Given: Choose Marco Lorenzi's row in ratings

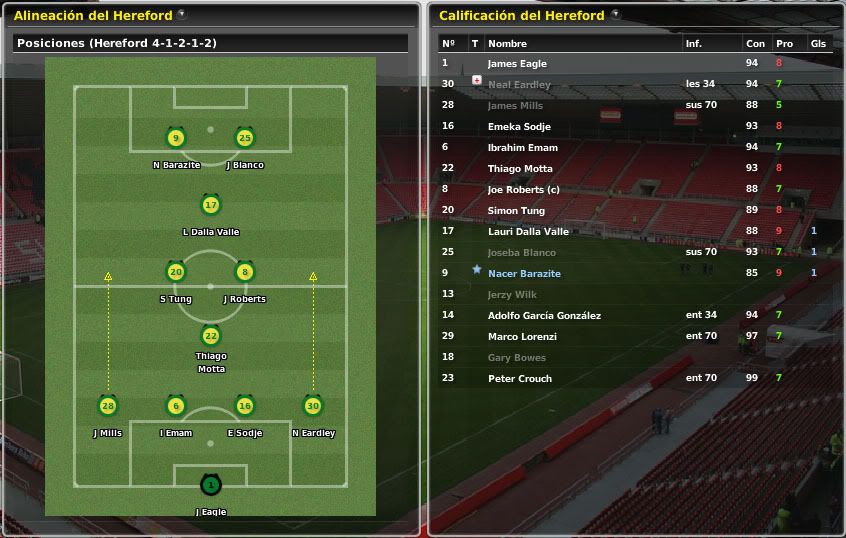Looking at the screenshot, I should pyautogui.click(x=522, y=336).
